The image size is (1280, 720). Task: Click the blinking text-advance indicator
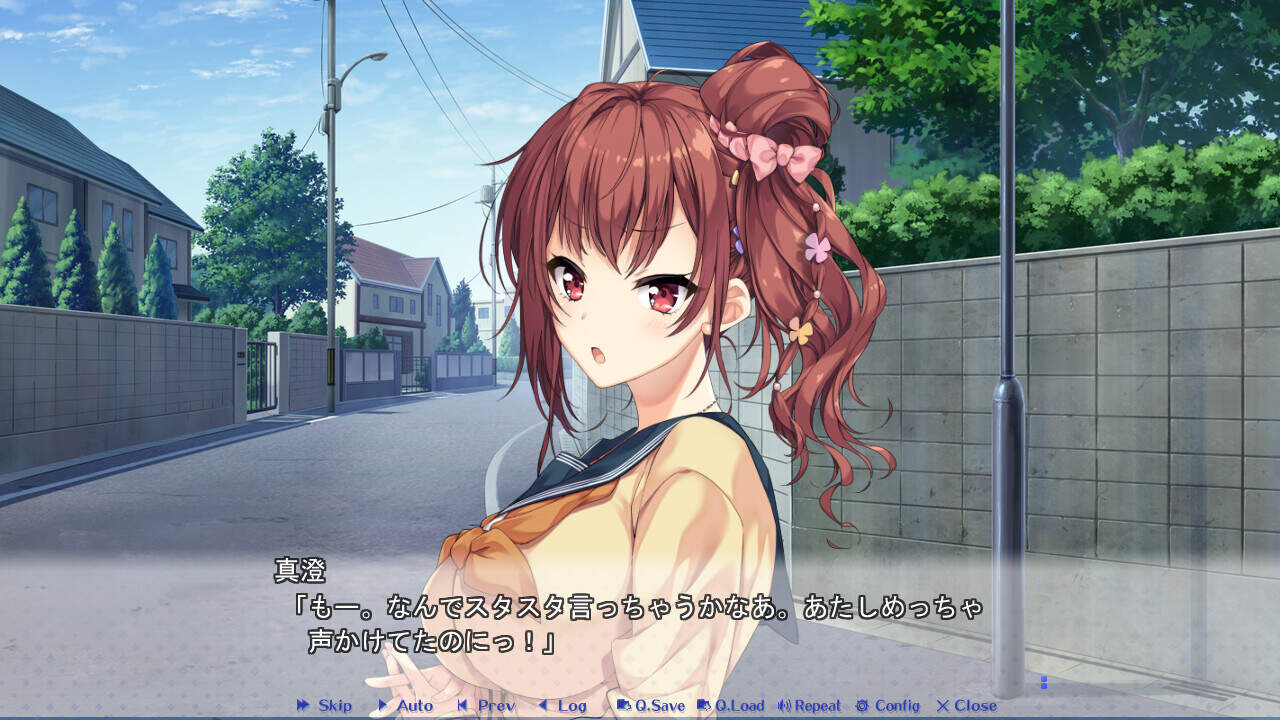[1043, 680]
